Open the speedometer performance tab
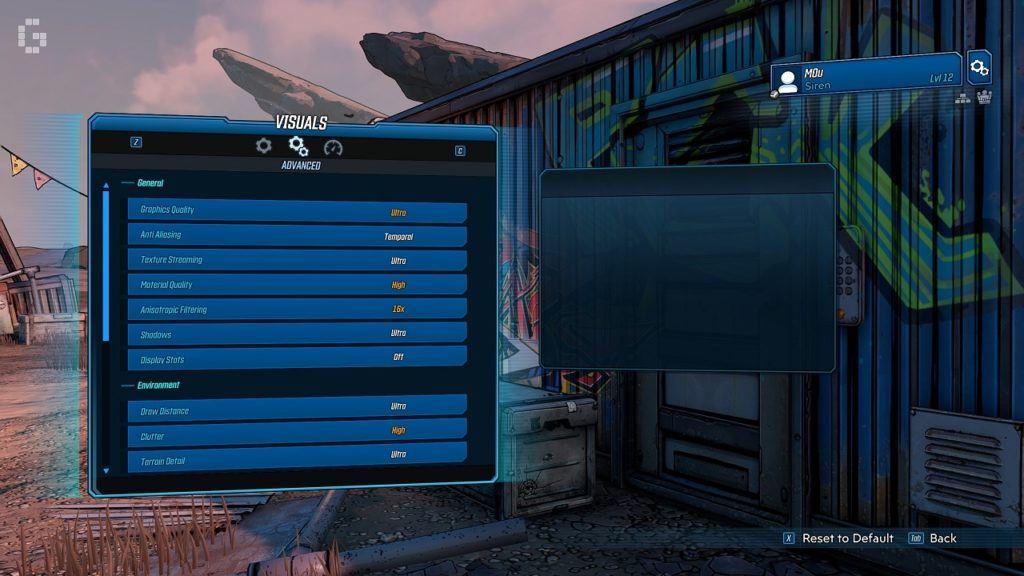Screen dimensions: 1024x576 [333, 147]
